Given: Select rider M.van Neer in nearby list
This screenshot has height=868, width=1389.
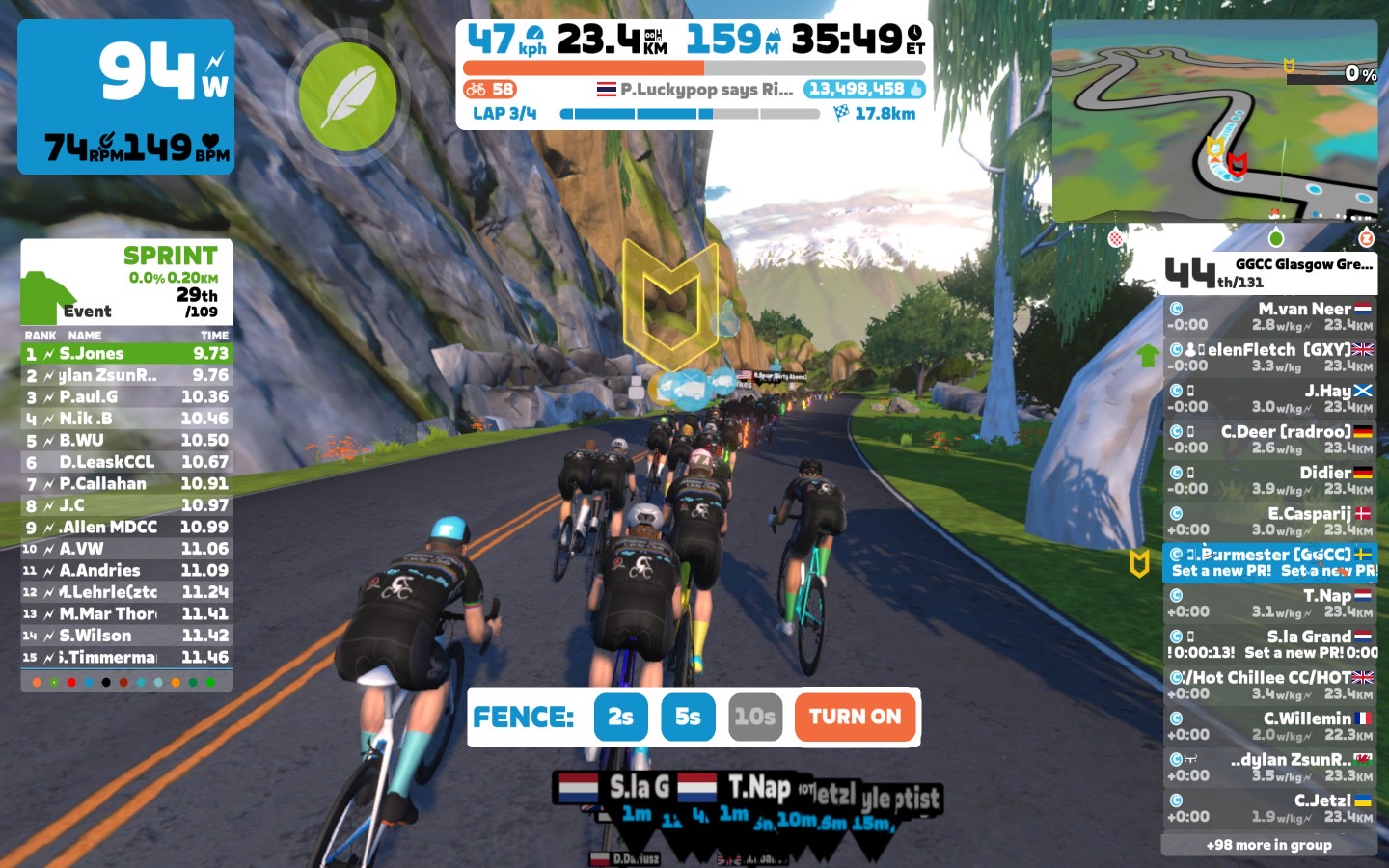Looking at the screenshot, I should tap(1269, 316).
